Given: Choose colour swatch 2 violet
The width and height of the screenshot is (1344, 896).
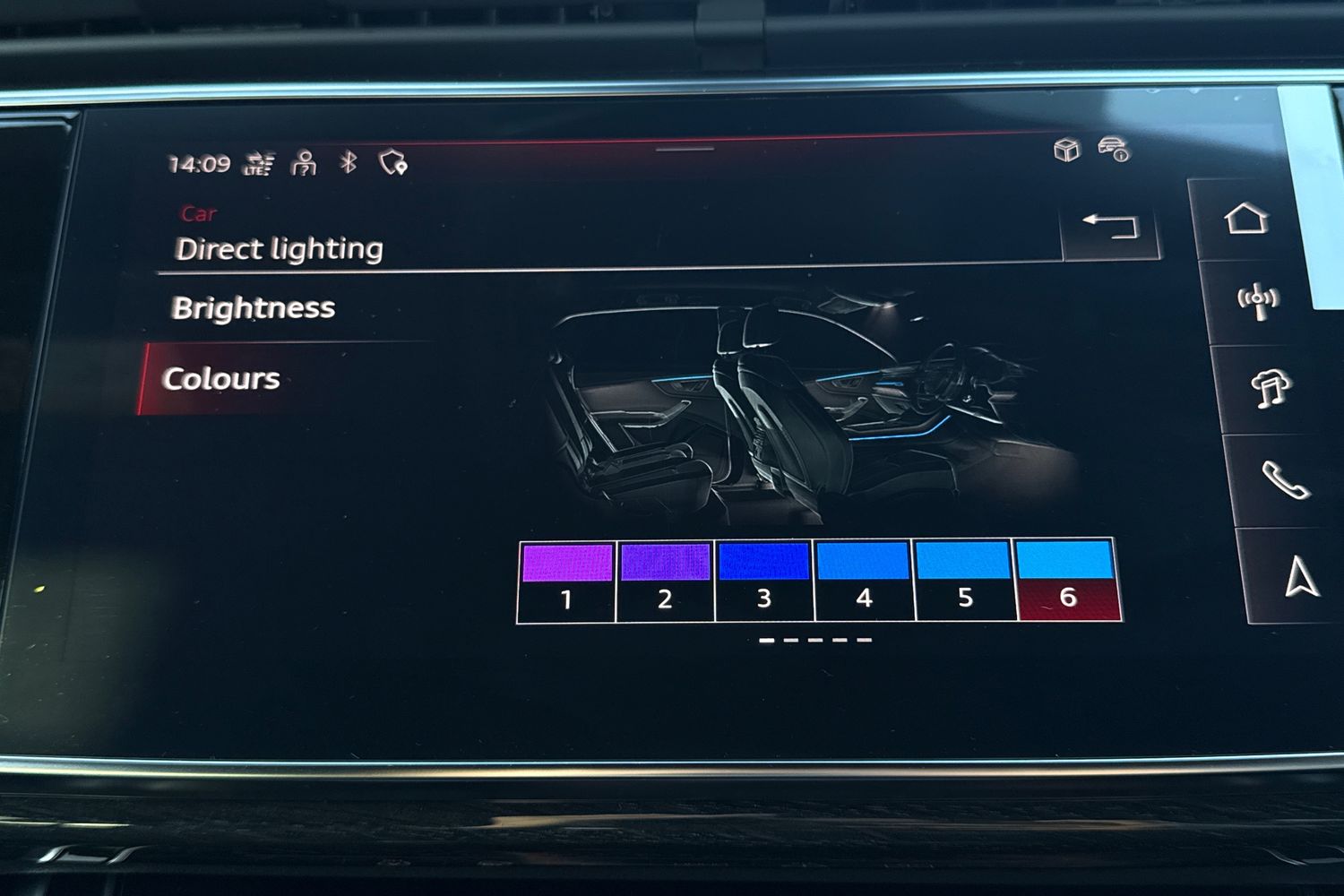Looking at the screenshot, I should 666,581.
